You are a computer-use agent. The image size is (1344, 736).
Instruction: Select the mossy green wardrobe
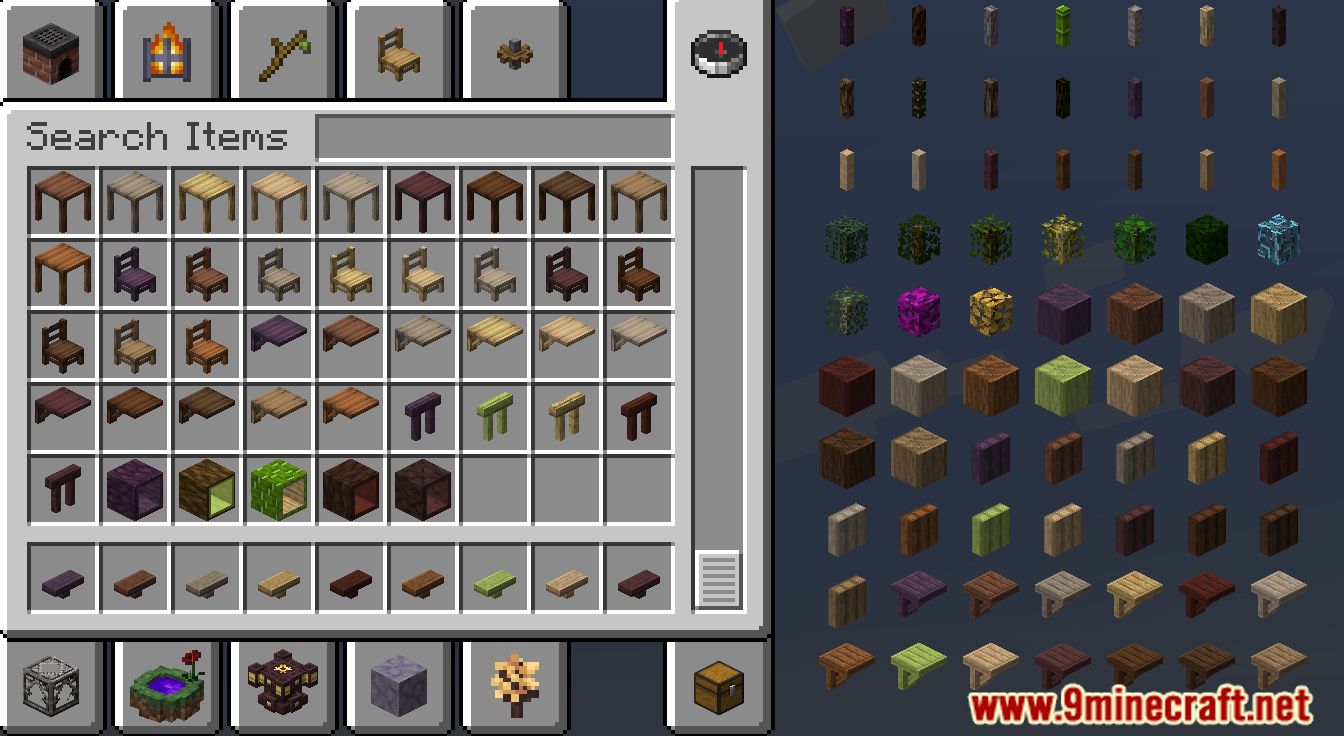click(279, 488)
